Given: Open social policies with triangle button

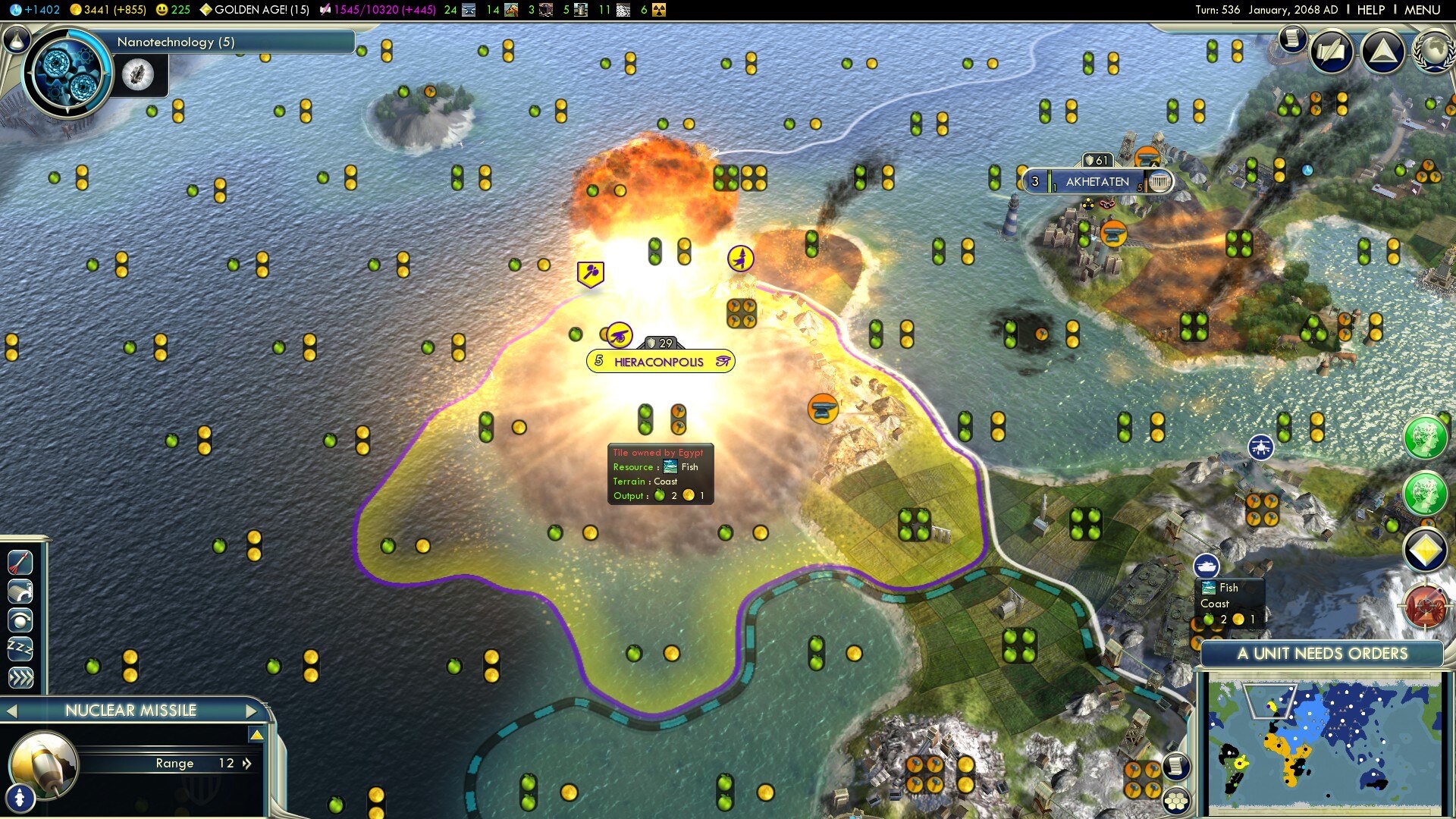Looking at the screenshot, I should [x=1382, y=52].
